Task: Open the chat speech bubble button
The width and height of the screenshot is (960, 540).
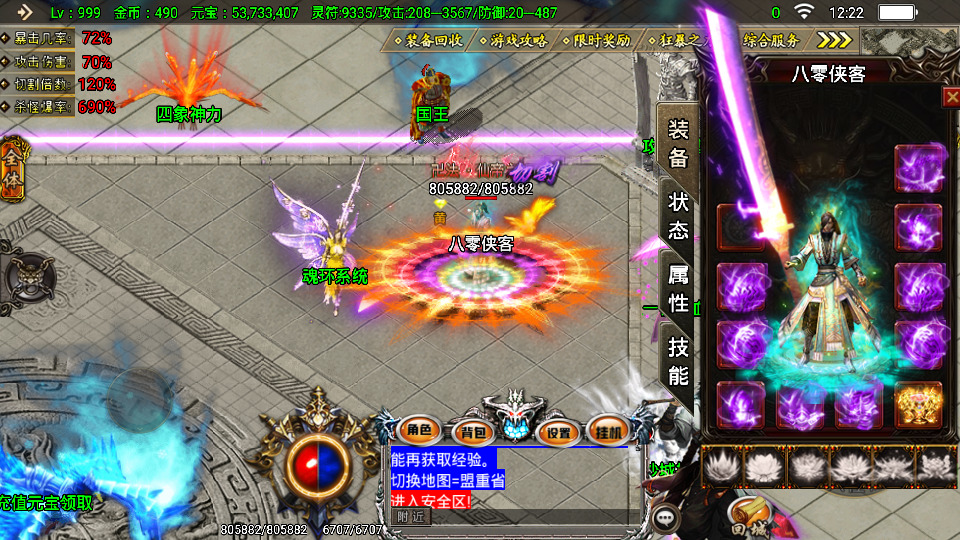Action: tap(665, 518)
